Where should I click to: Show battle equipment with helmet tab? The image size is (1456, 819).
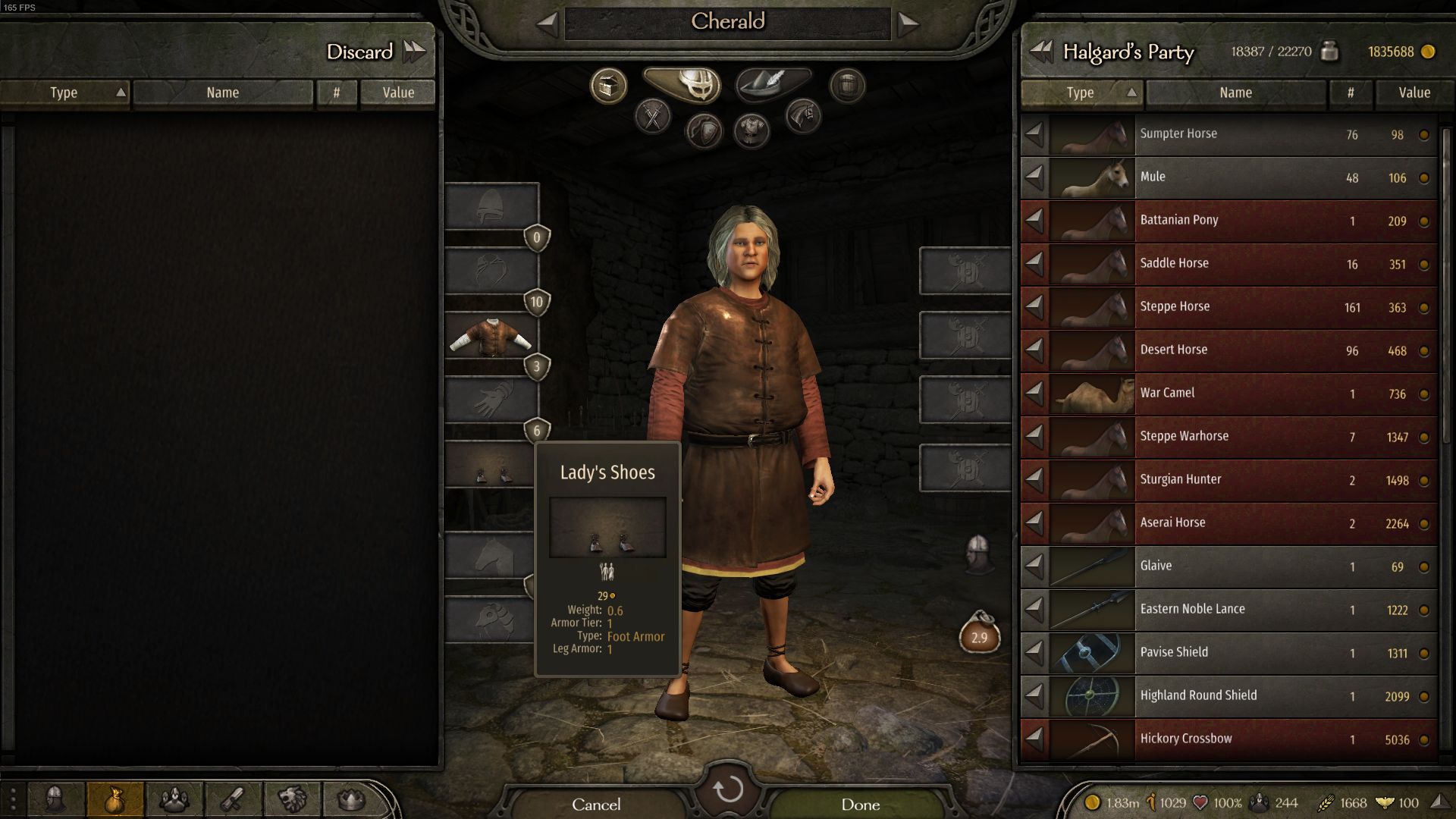point(689,83)
